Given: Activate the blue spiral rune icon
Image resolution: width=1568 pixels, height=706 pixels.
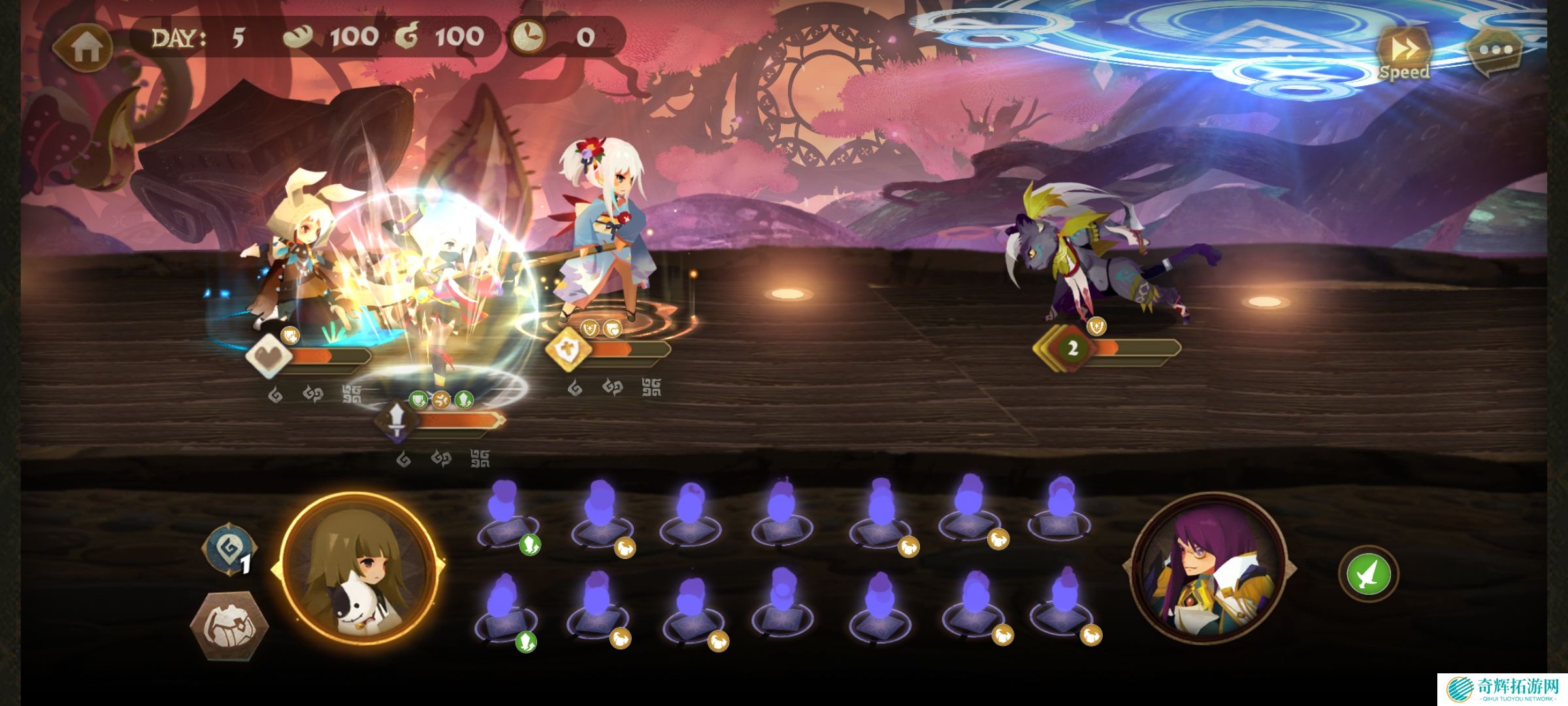Looking at the screenshot, I should (229, 550).
